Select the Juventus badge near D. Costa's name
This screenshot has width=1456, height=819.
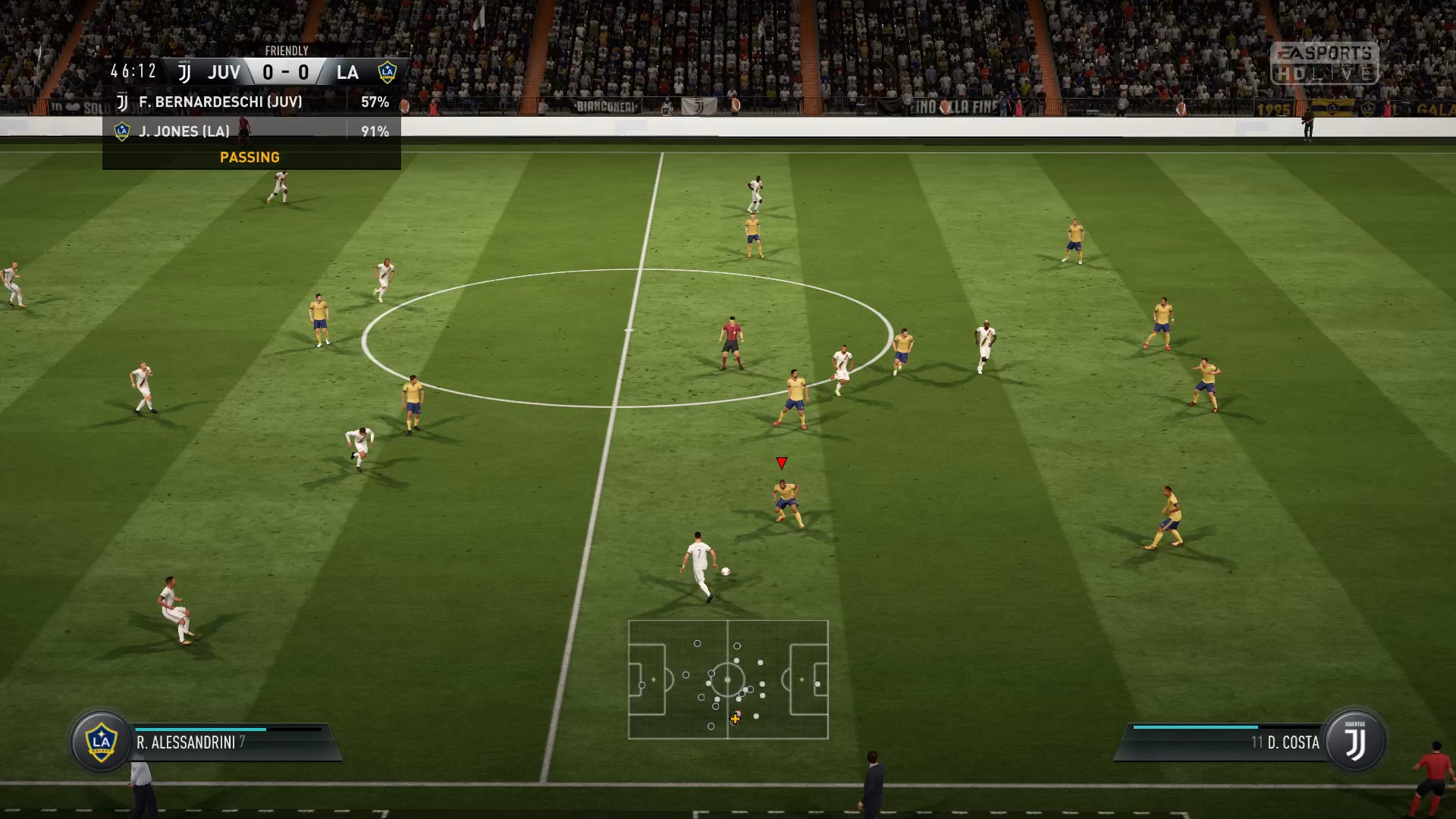[x=1357, y=742]
